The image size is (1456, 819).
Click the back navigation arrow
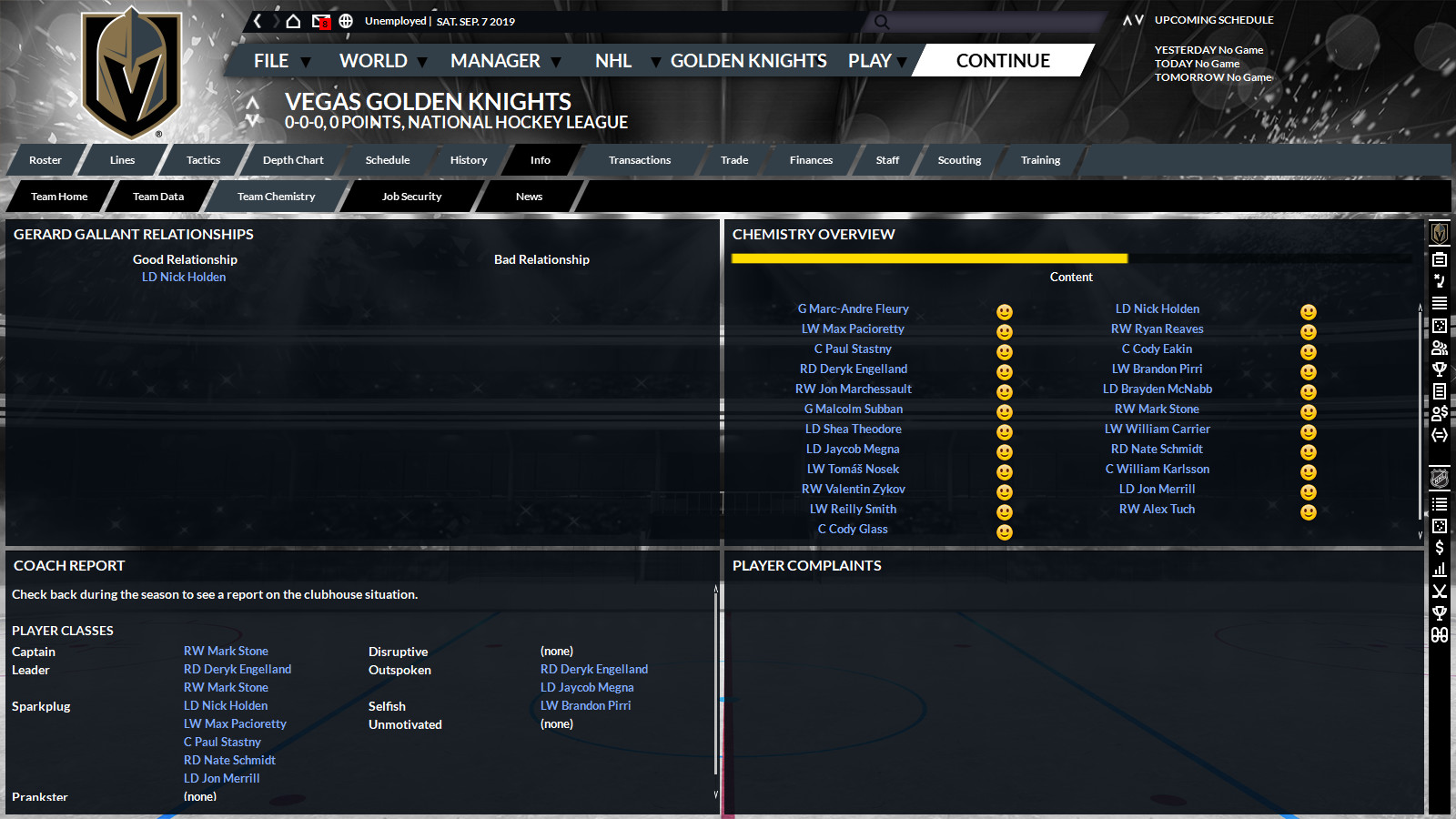(x=257, y=19)
